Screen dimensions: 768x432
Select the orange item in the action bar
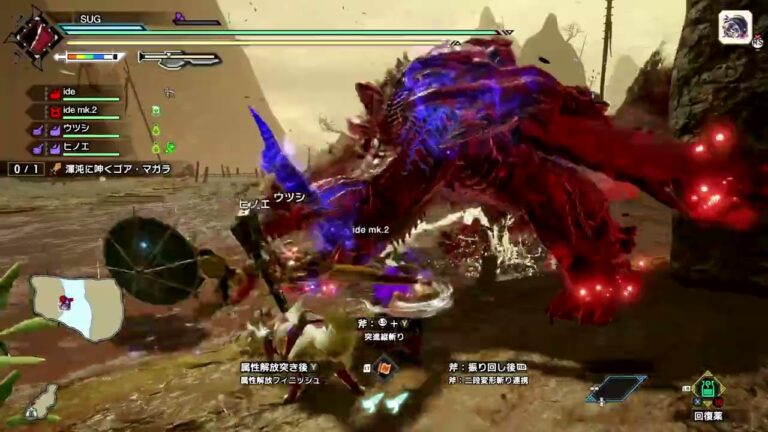pos(385,367)
